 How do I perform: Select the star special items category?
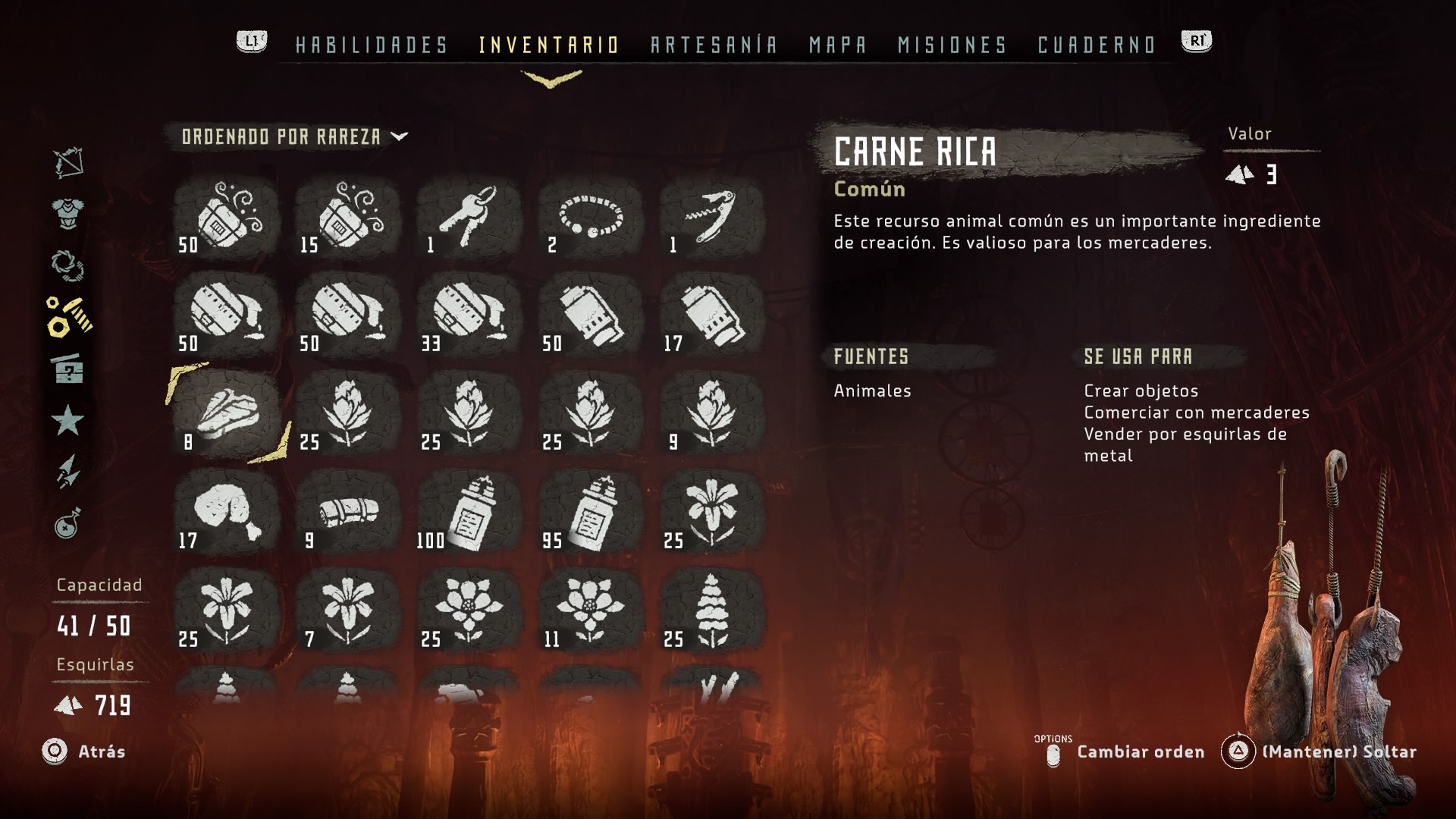tap(68, 420)
